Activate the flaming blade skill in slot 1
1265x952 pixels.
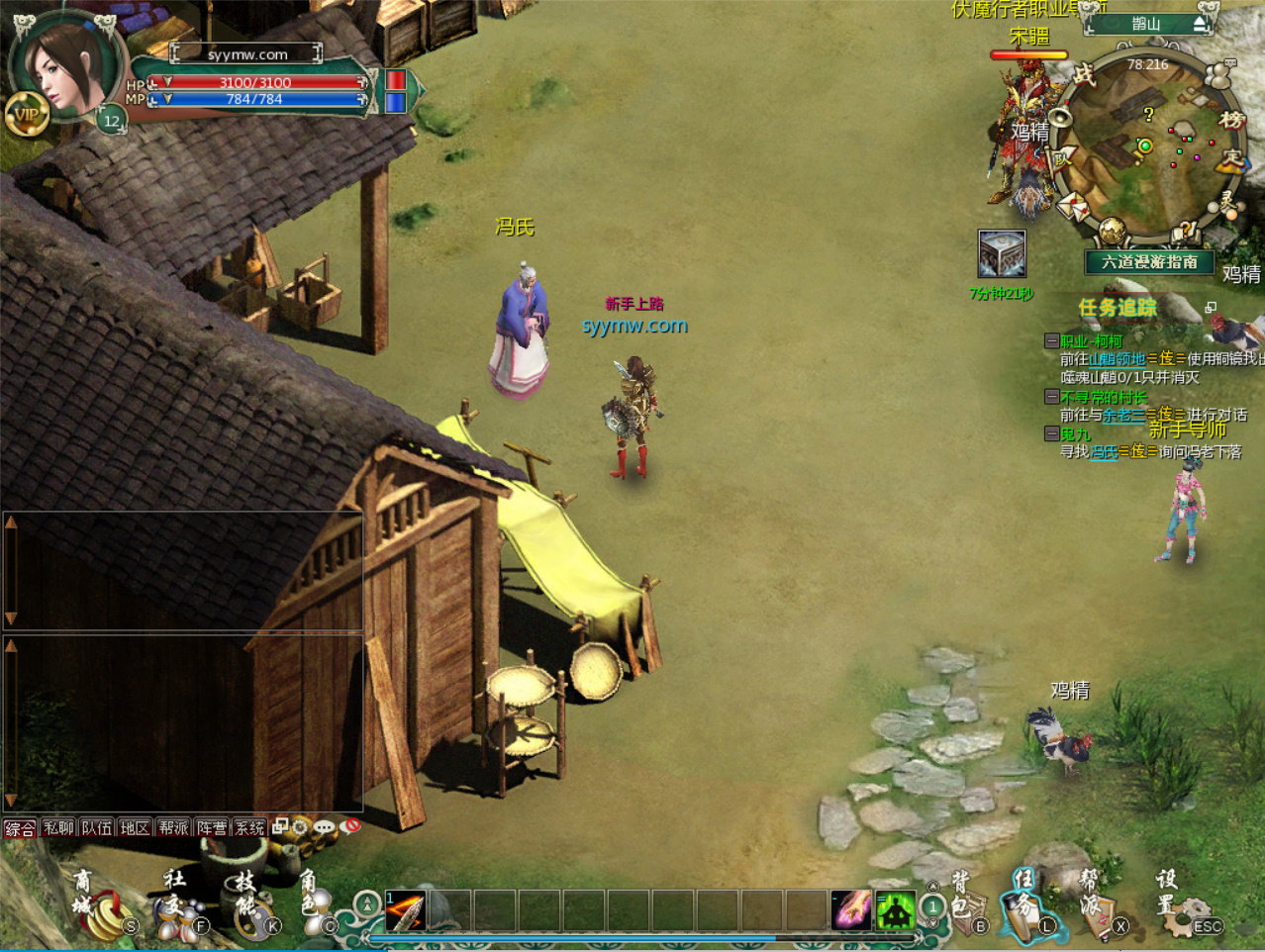(x=406, y=910)
